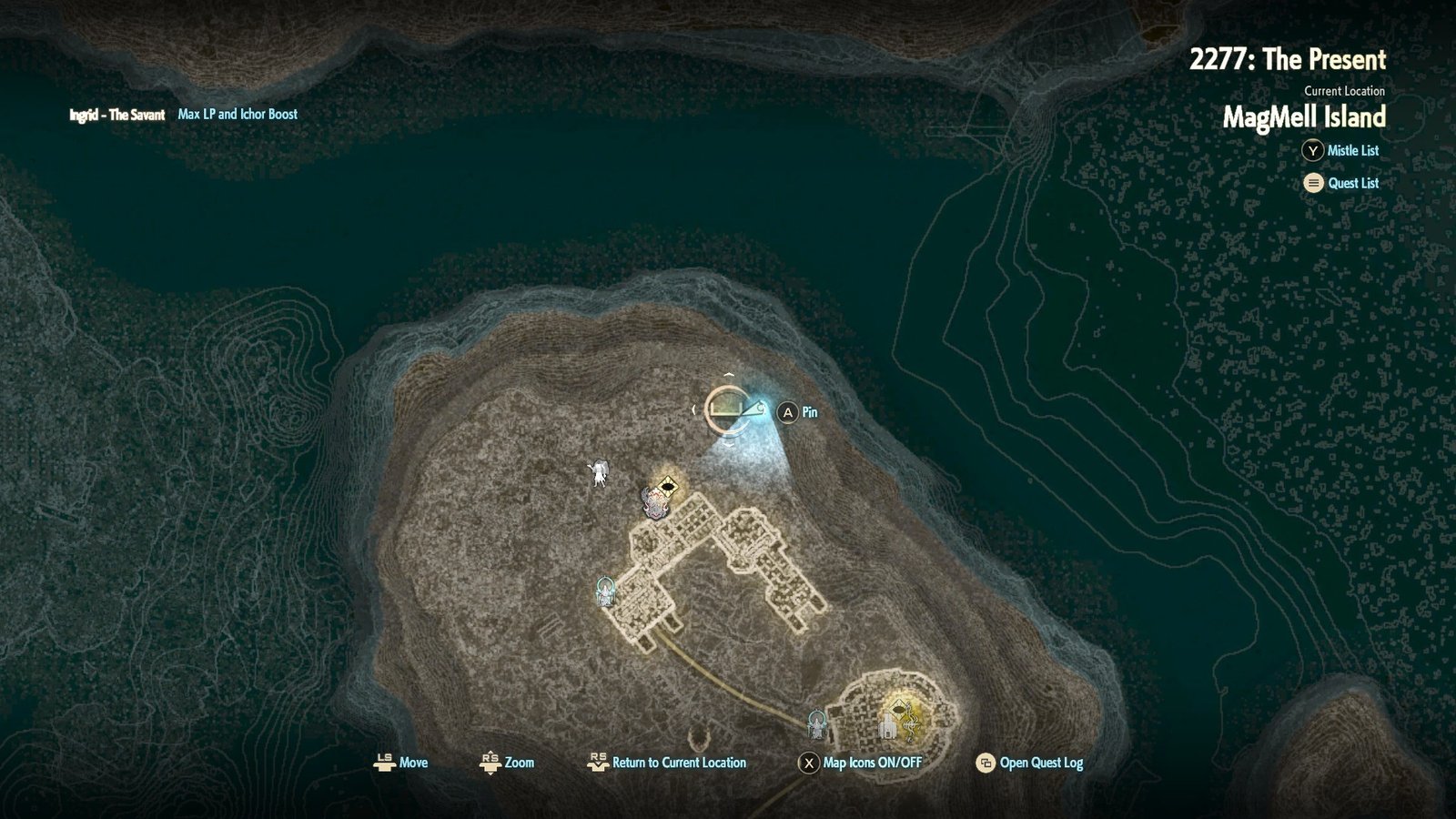1456x819 pixels.
Task: Open the Quest List
Action: coord(1352,183)
